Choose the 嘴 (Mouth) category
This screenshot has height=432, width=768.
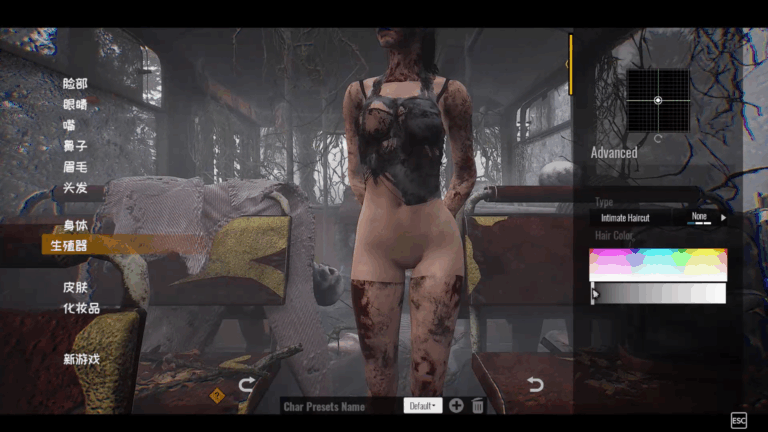(x=69, y=125)
